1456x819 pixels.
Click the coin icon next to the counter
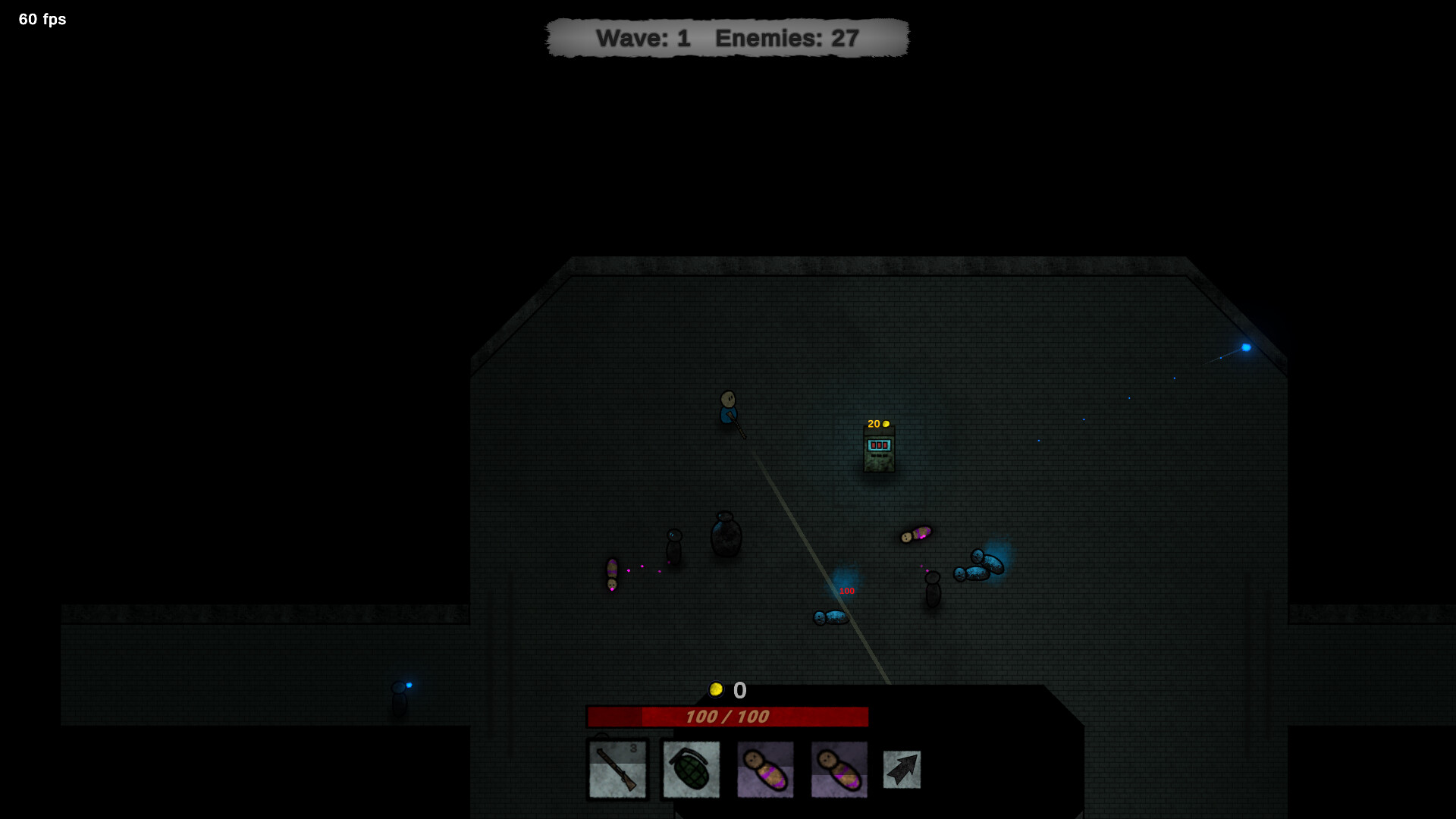[717, 689]
